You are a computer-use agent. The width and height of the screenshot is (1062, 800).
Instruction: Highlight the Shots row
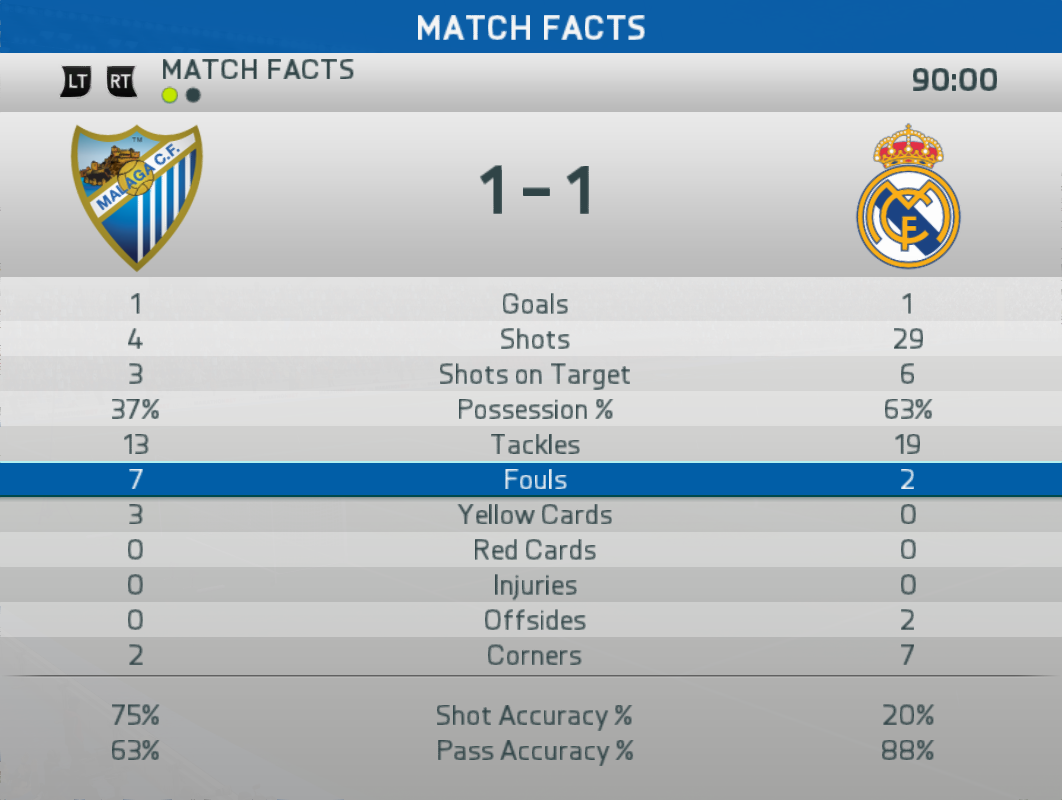(534, 339)
